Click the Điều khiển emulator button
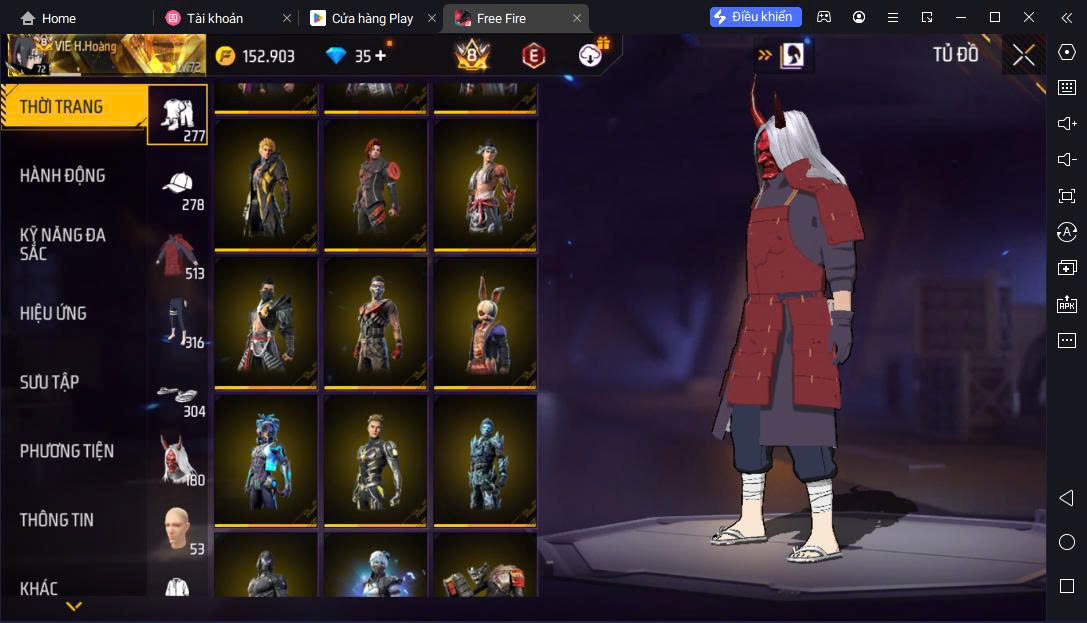The image size is (1087, 623). pos(756,17)
